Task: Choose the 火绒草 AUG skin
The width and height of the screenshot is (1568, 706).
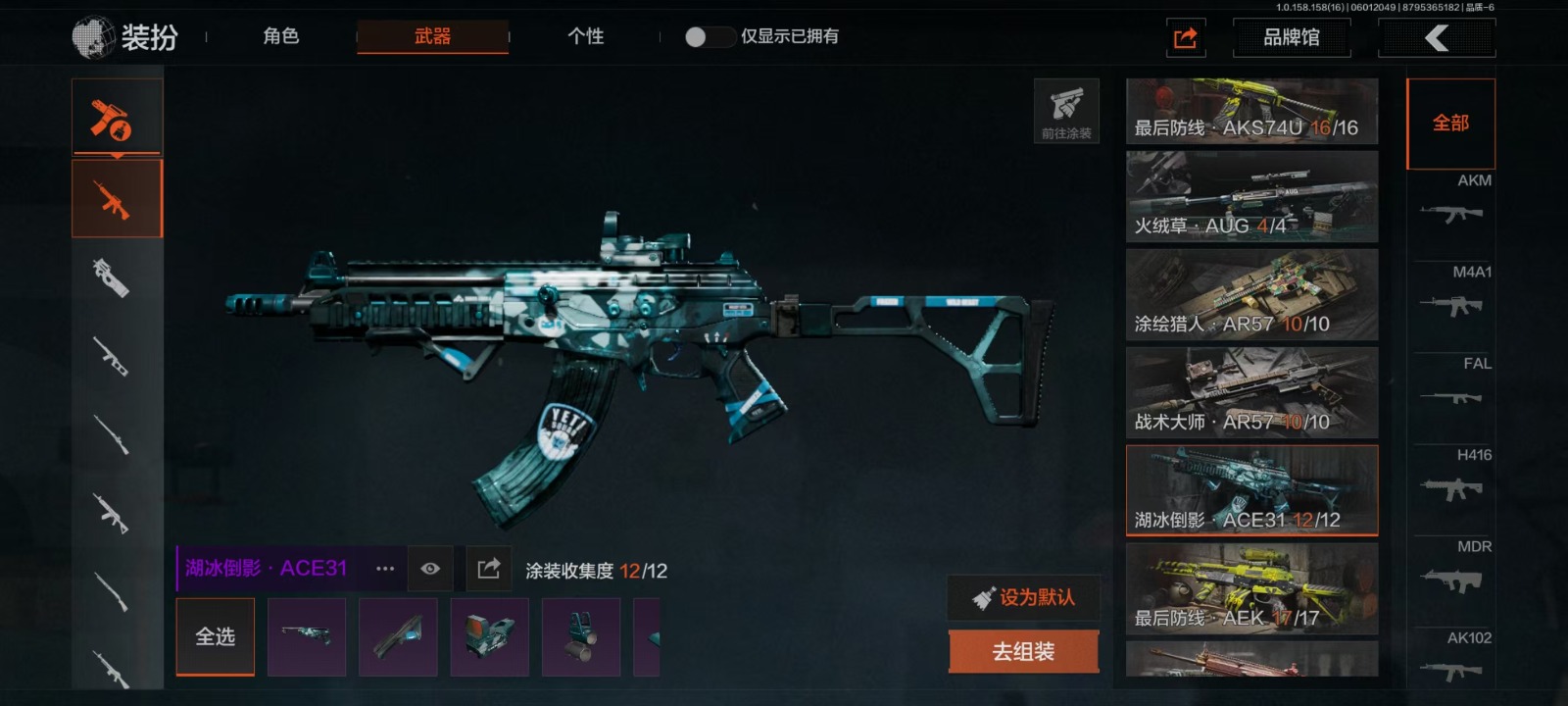Action: 1251,197
